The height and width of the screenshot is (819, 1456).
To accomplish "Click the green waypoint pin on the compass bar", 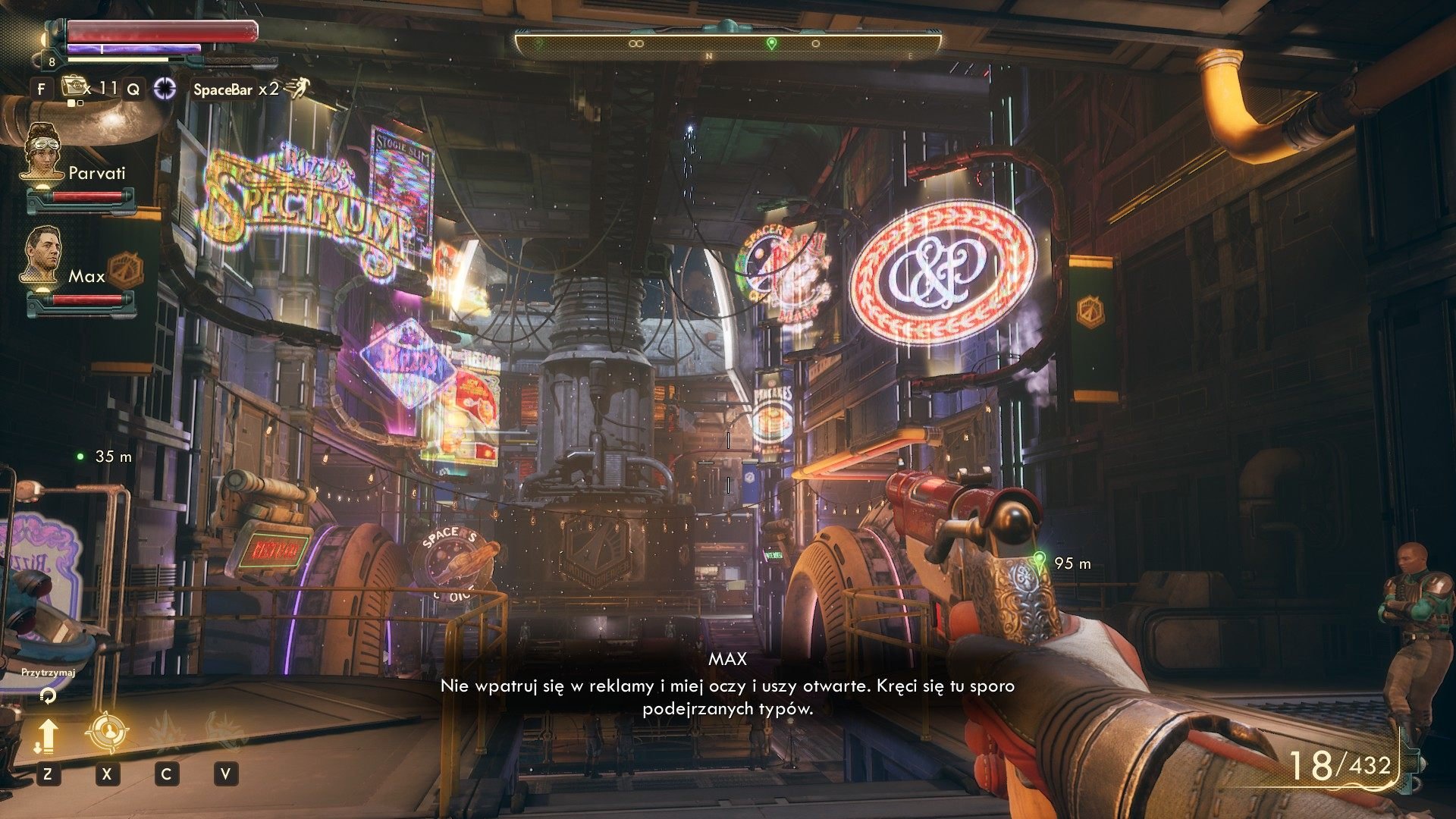I will tap(770, 43).
